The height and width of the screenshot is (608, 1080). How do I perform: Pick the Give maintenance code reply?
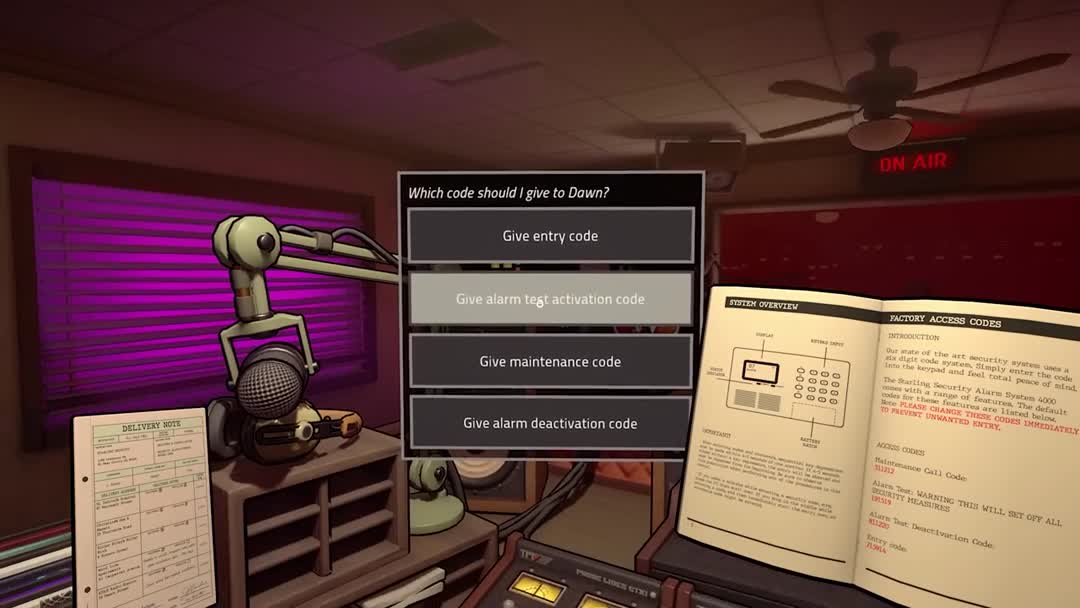click(550, 362)
